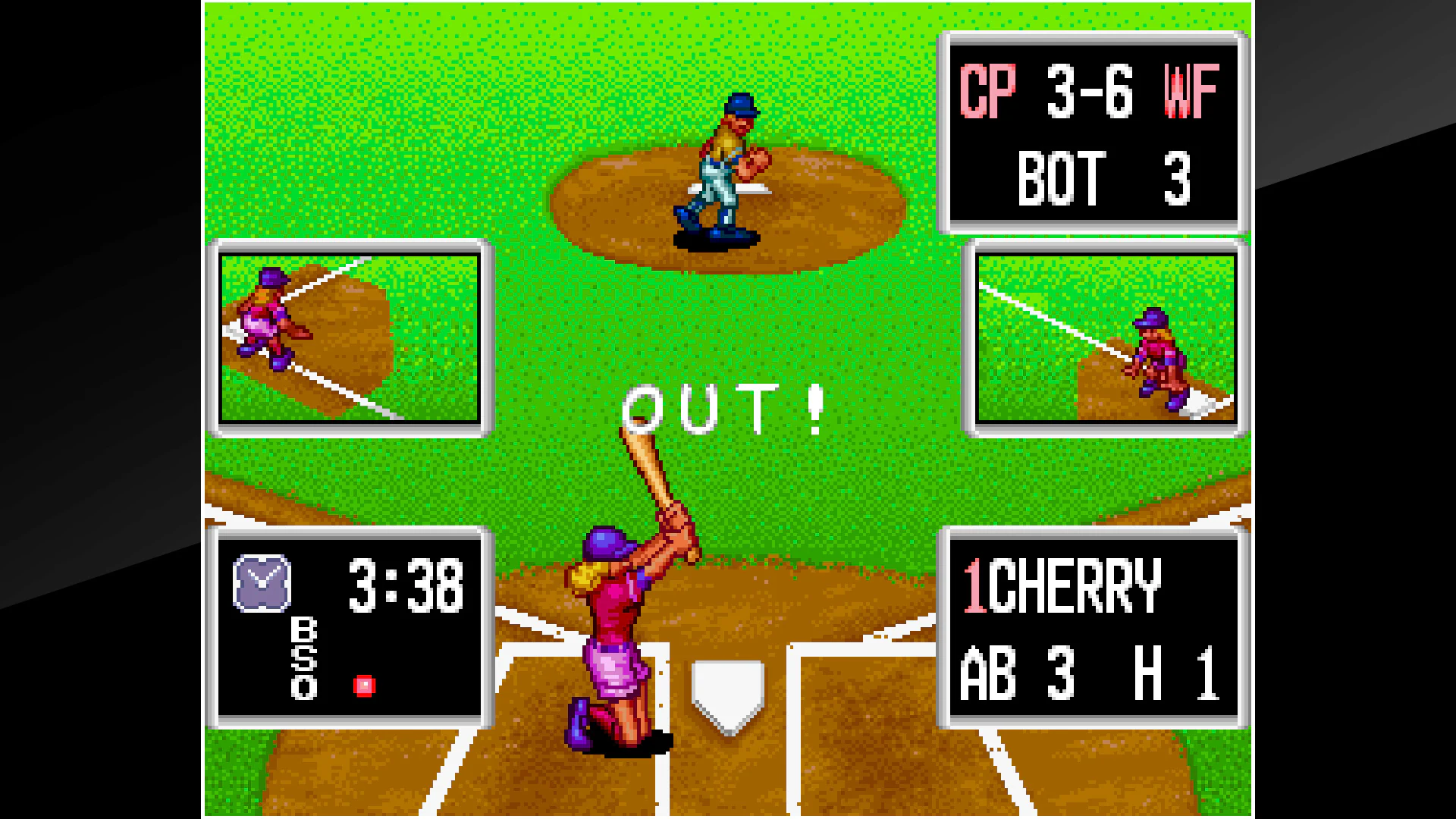Click the AB 3 H 1 stat line
This screenshot has width=1456, height=819.
(x=1092, y=673)
